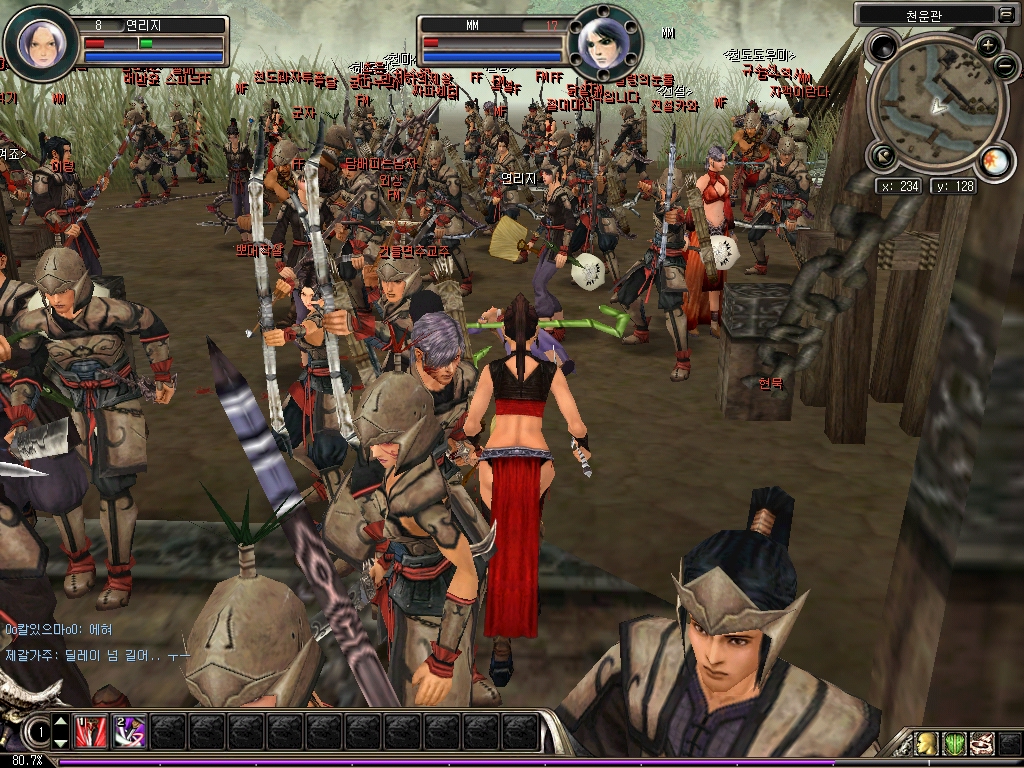Click the speaker button beside the minimap
This screenshot has width=1024, height=768.
tap(884, 46)
